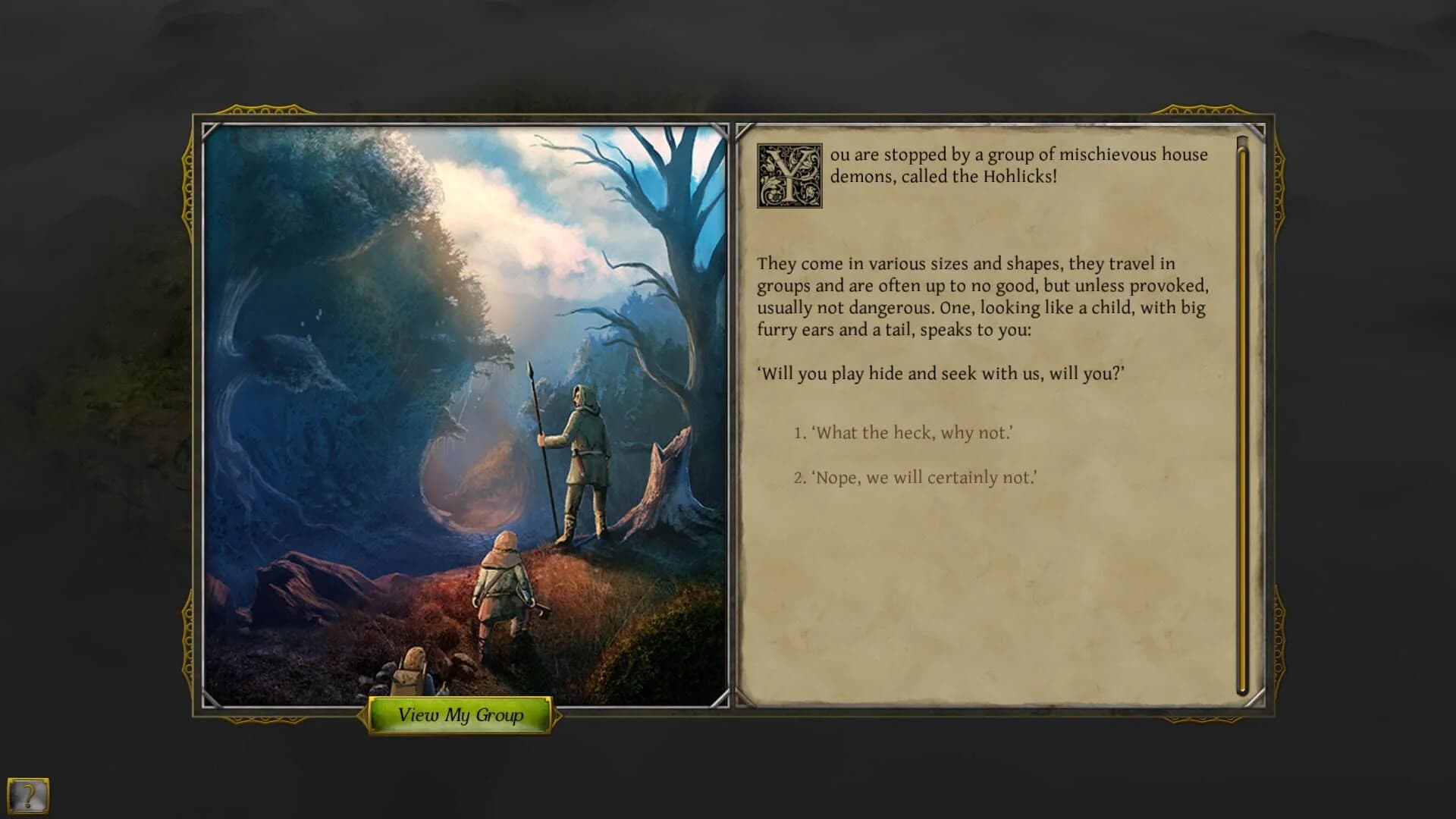This screenshot has width=1456, height=819.
Task: Open the View My Group panel
Action: pos(460,715)
